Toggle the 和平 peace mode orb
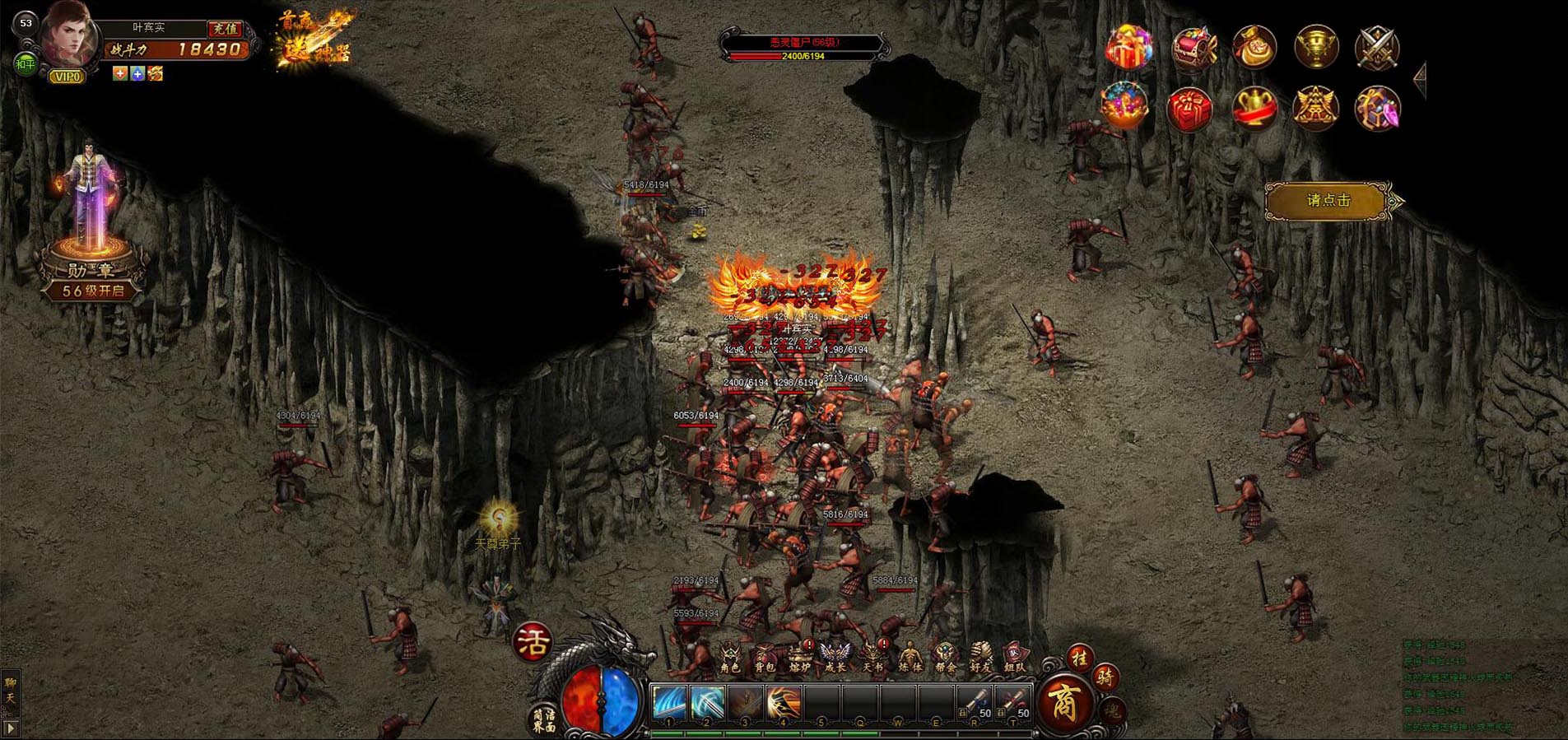The image size is (1568, 740). click(26, 63)
